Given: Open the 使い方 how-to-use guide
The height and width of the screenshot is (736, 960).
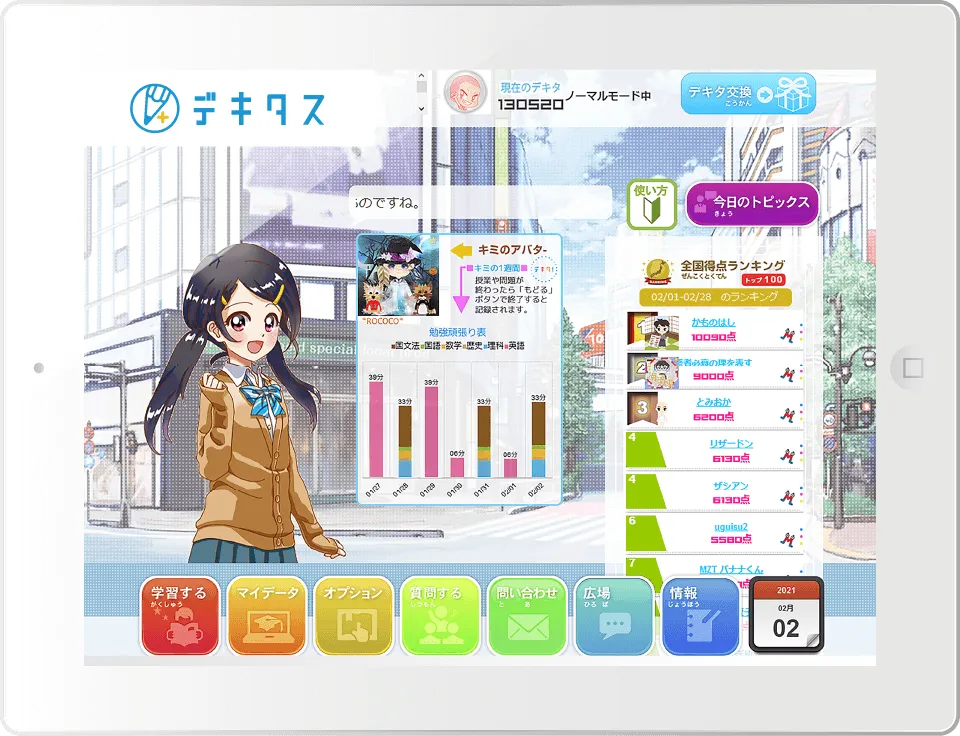Looking at the screenshot, I should (x=652, y=204).
